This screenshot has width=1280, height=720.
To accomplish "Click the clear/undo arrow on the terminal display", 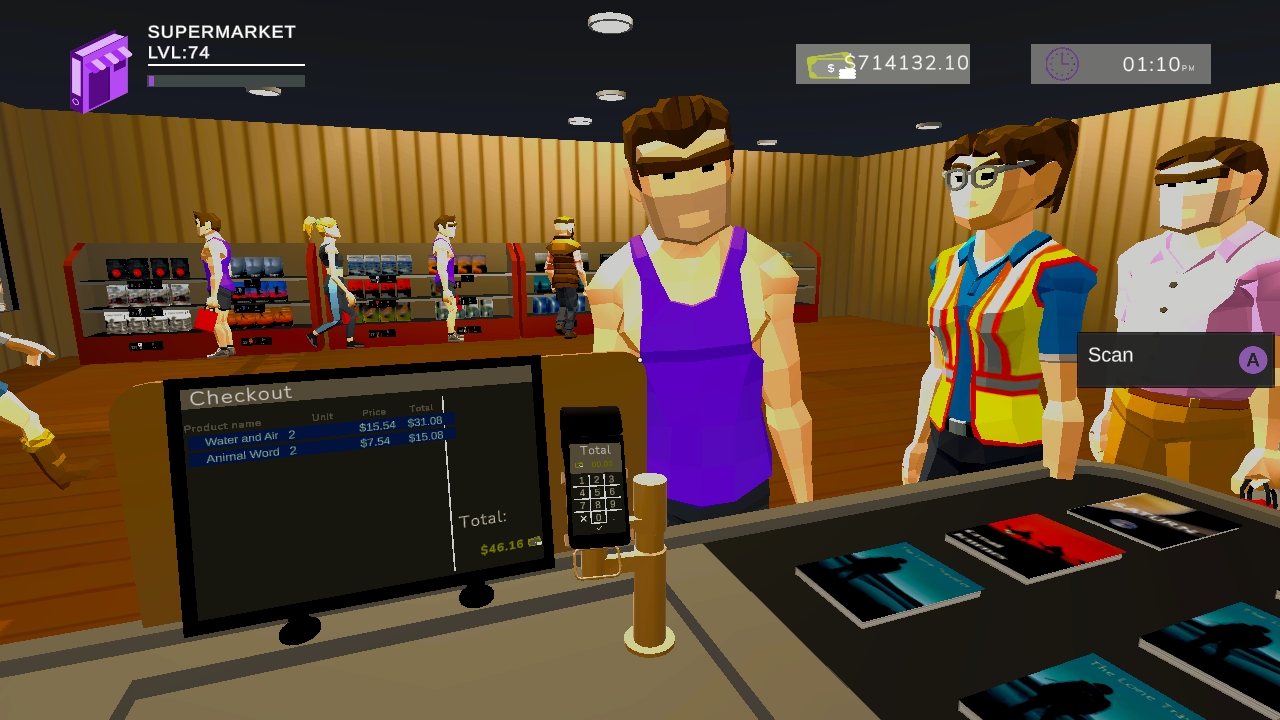I will click(x=580, y=464).
